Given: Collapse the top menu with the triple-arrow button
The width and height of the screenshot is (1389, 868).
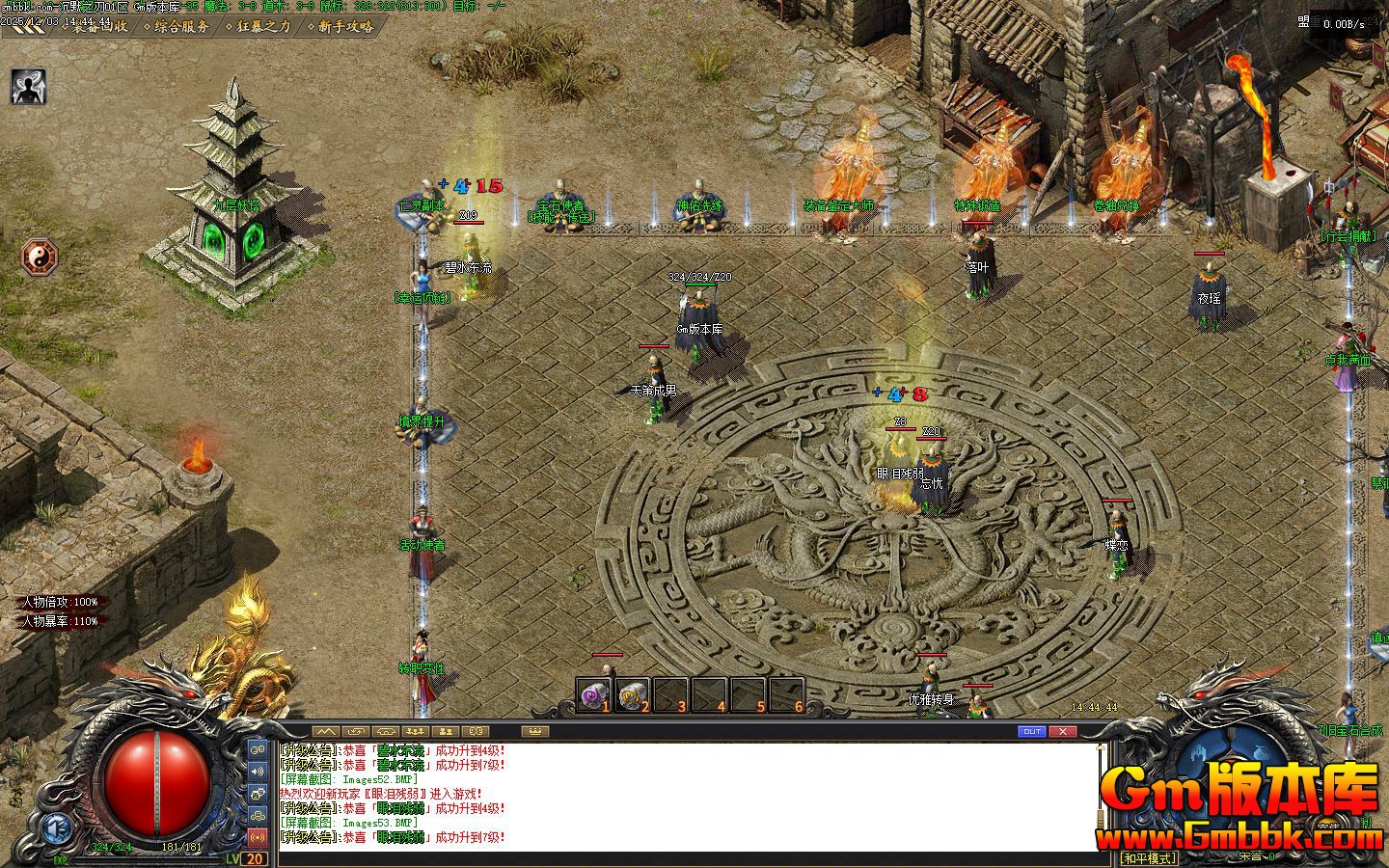Looking at the screenshot, I should point(26,26).
